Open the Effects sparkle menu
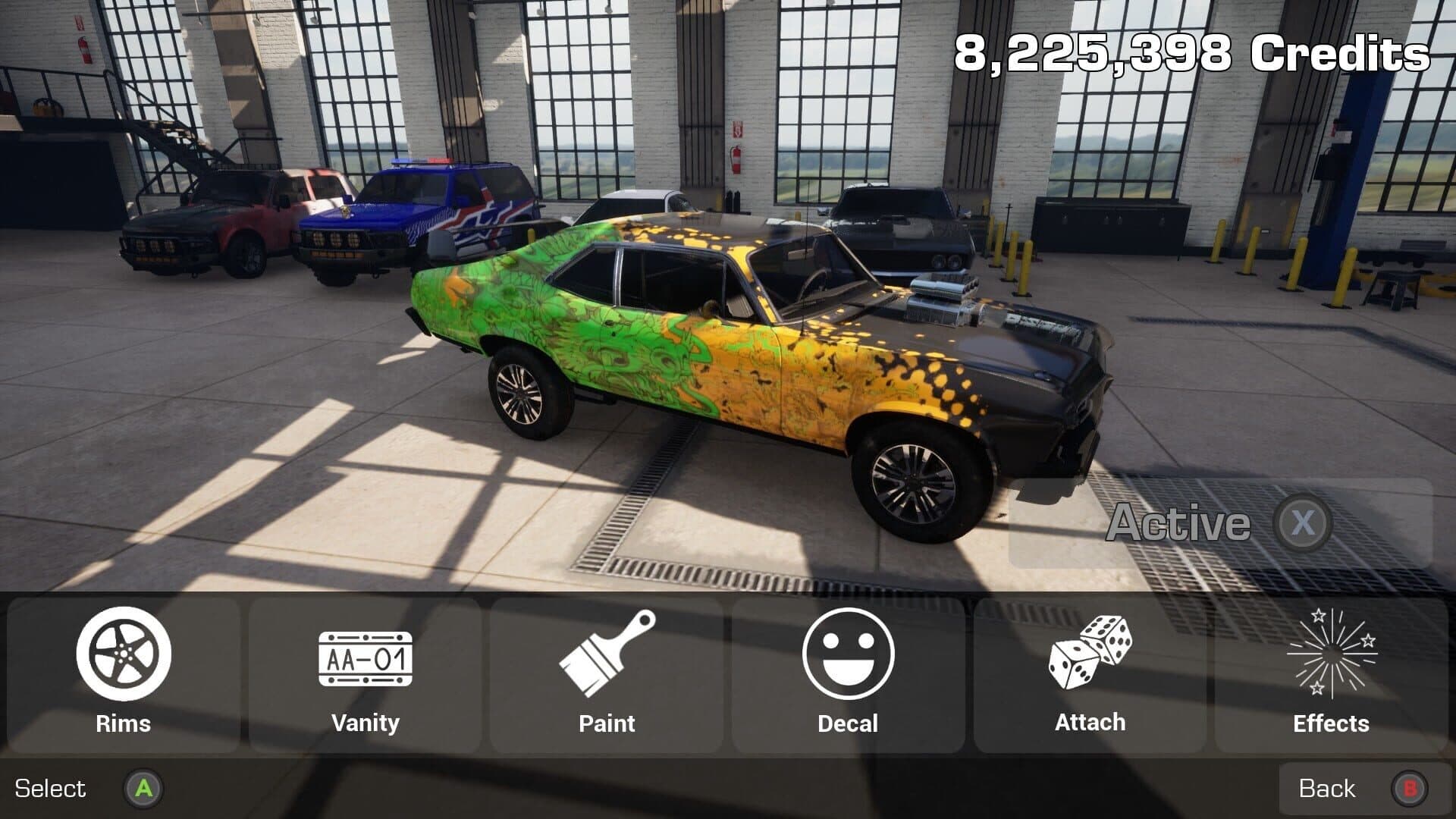Screen dimensions: 1456x819 1331,674
